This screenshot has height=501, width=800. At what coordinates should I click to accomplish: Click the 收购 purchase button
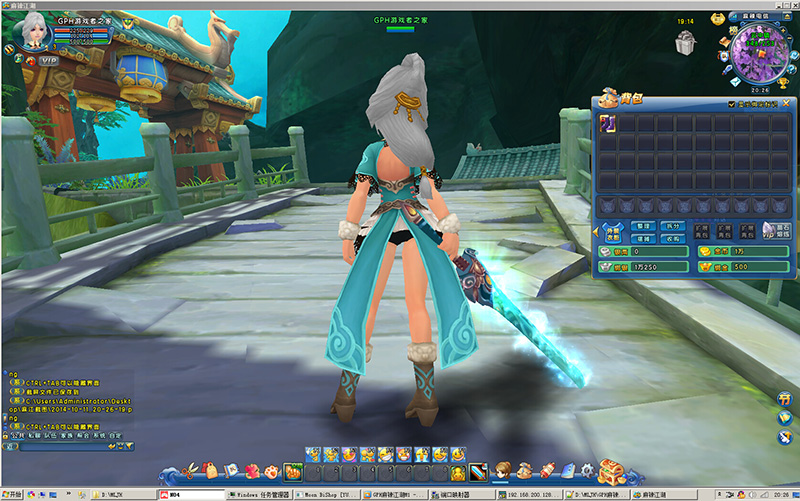tap(673, 239)
